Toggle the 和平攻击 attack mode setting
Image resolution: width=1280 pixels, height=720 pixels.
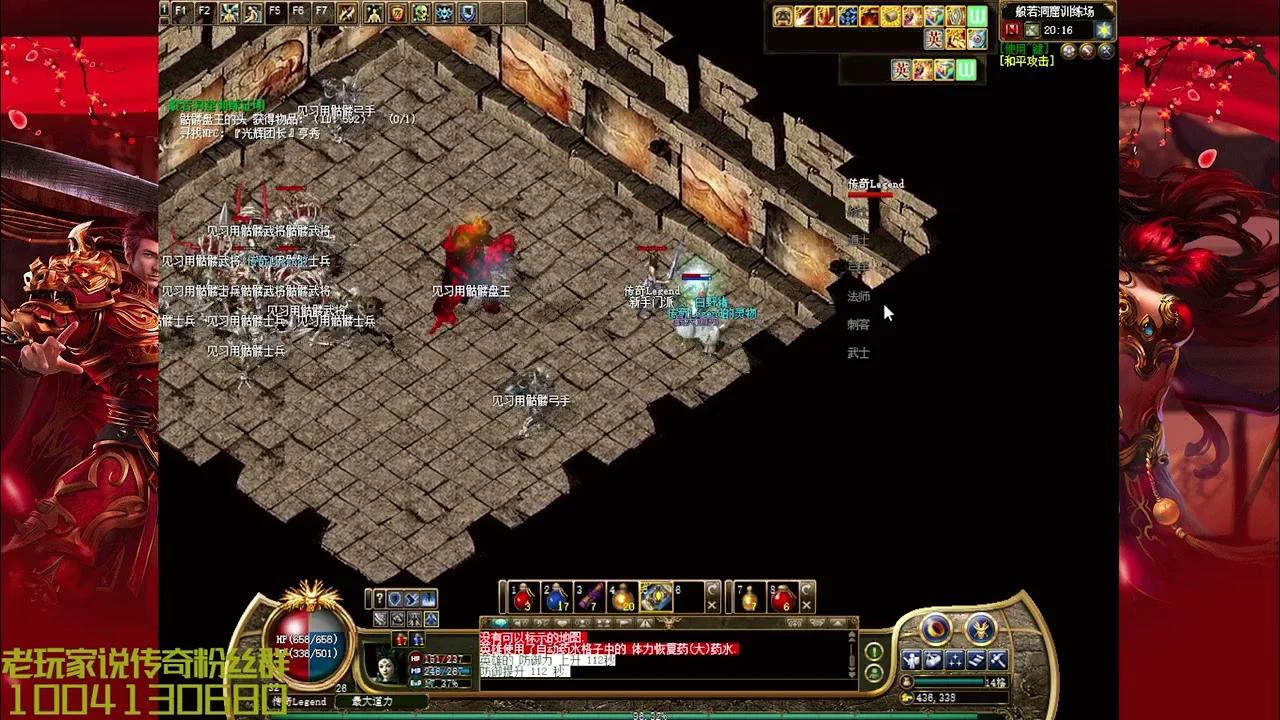pos(1026,60)
